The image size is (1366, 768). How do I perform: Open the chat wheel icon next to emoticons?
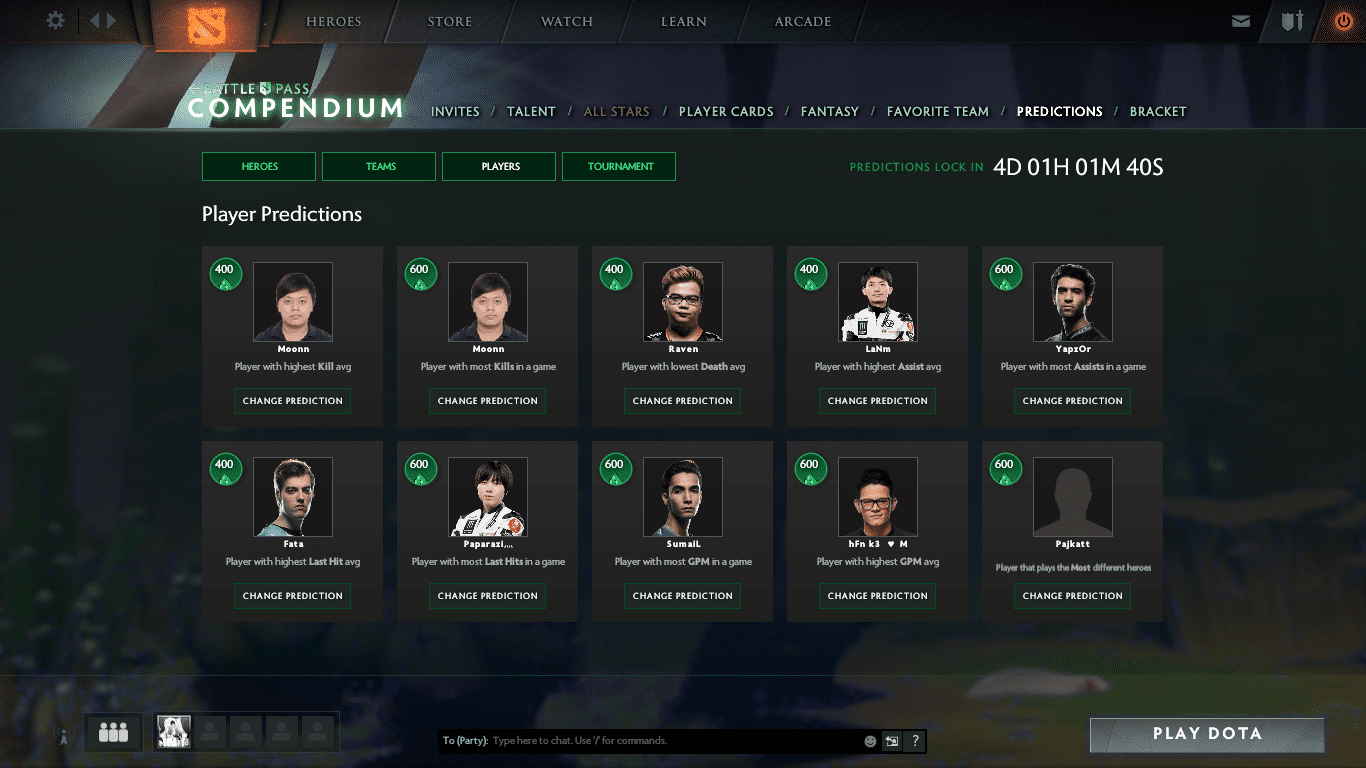[x=891, y=741]
